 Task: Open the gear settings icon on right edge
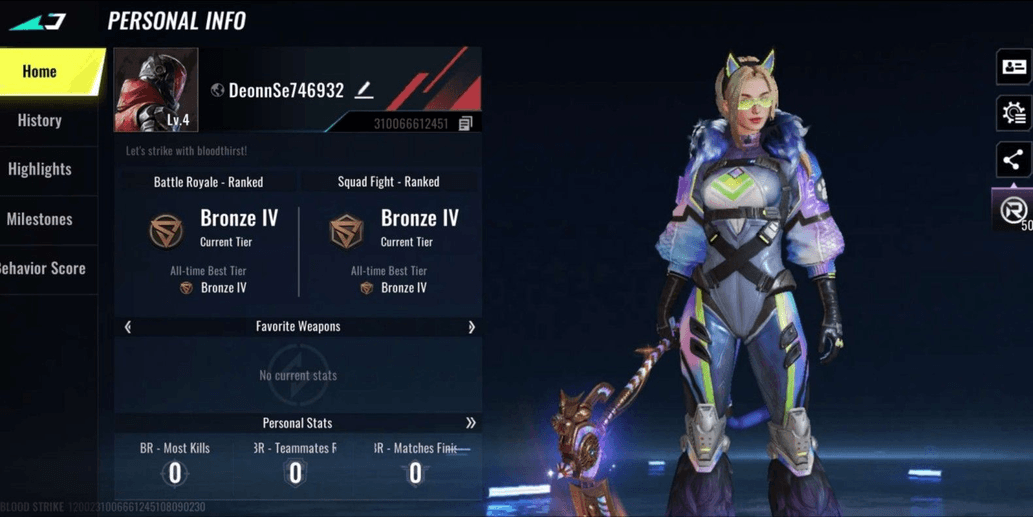pos(1013,114)
